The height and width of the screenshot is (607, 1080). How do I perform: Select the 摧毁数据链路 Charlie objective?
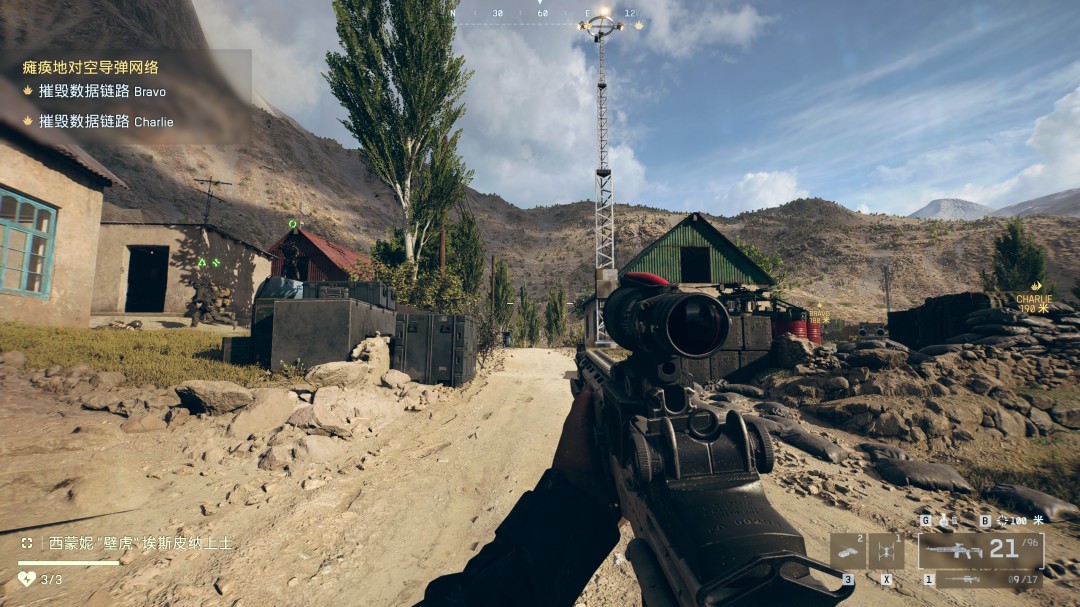pyautogui.click(x=105, y=122)
